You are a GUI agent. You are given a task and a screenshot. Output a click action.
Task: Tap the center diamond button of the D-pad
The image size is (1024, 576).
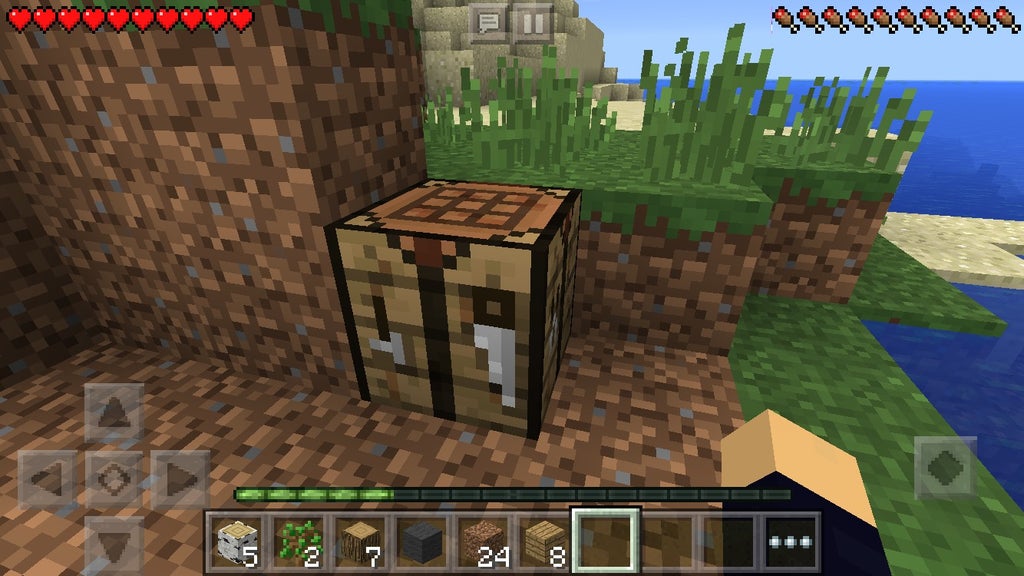pyautogui.click(x=113, y=479)
